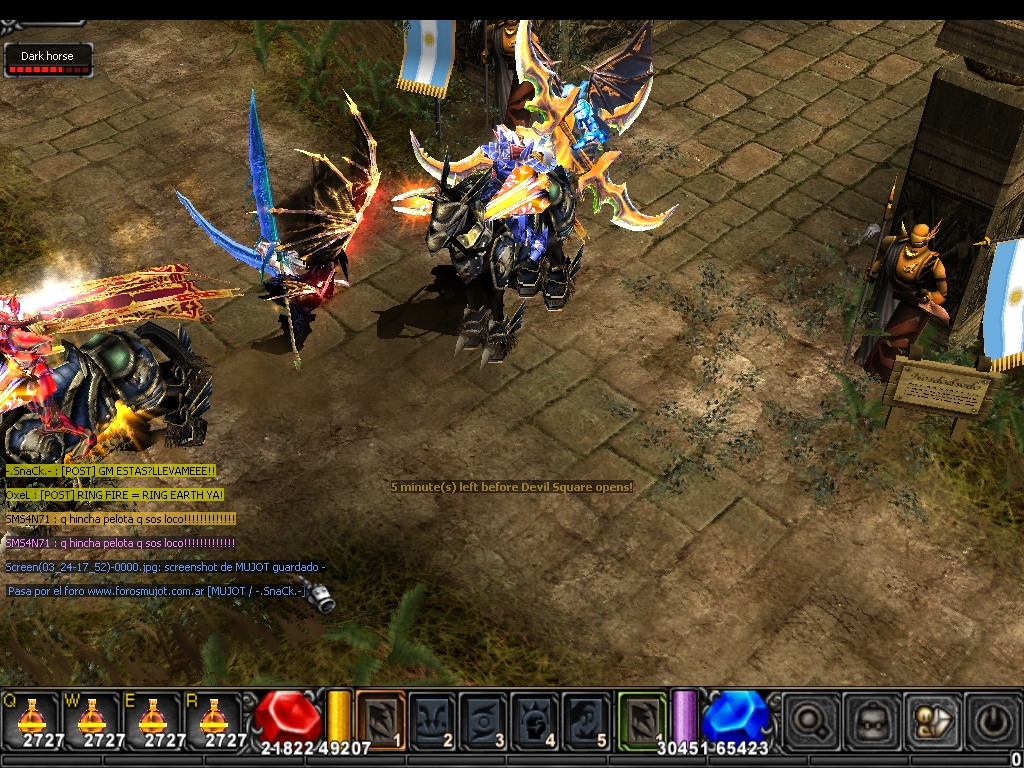The height and width of the screenshot is (768, 1024).
Task: Use the potion in the W slot
Action: click(92, 718)
